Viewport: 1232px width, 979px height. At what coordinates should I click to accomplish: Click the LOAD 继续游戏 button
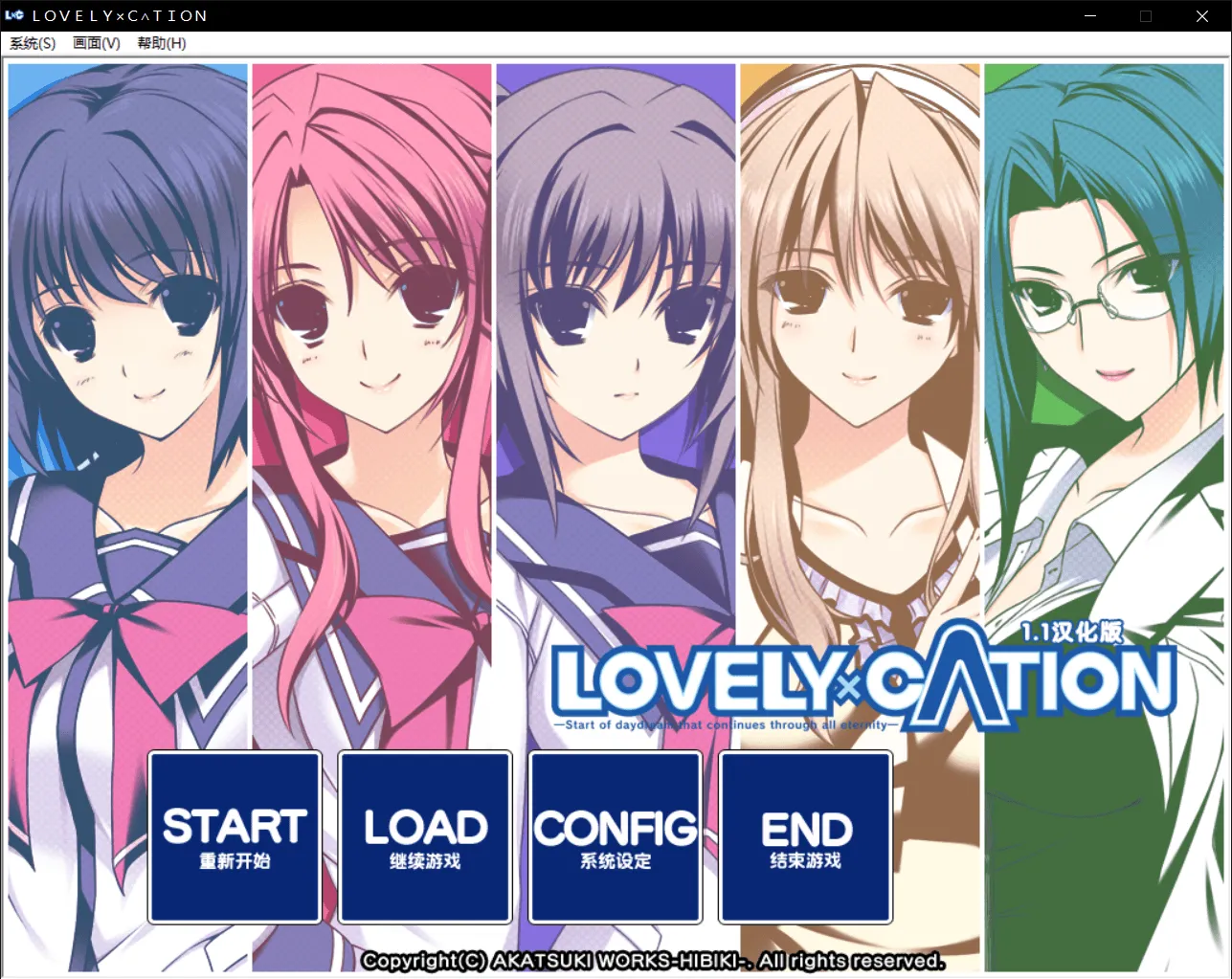pos(424,836)
